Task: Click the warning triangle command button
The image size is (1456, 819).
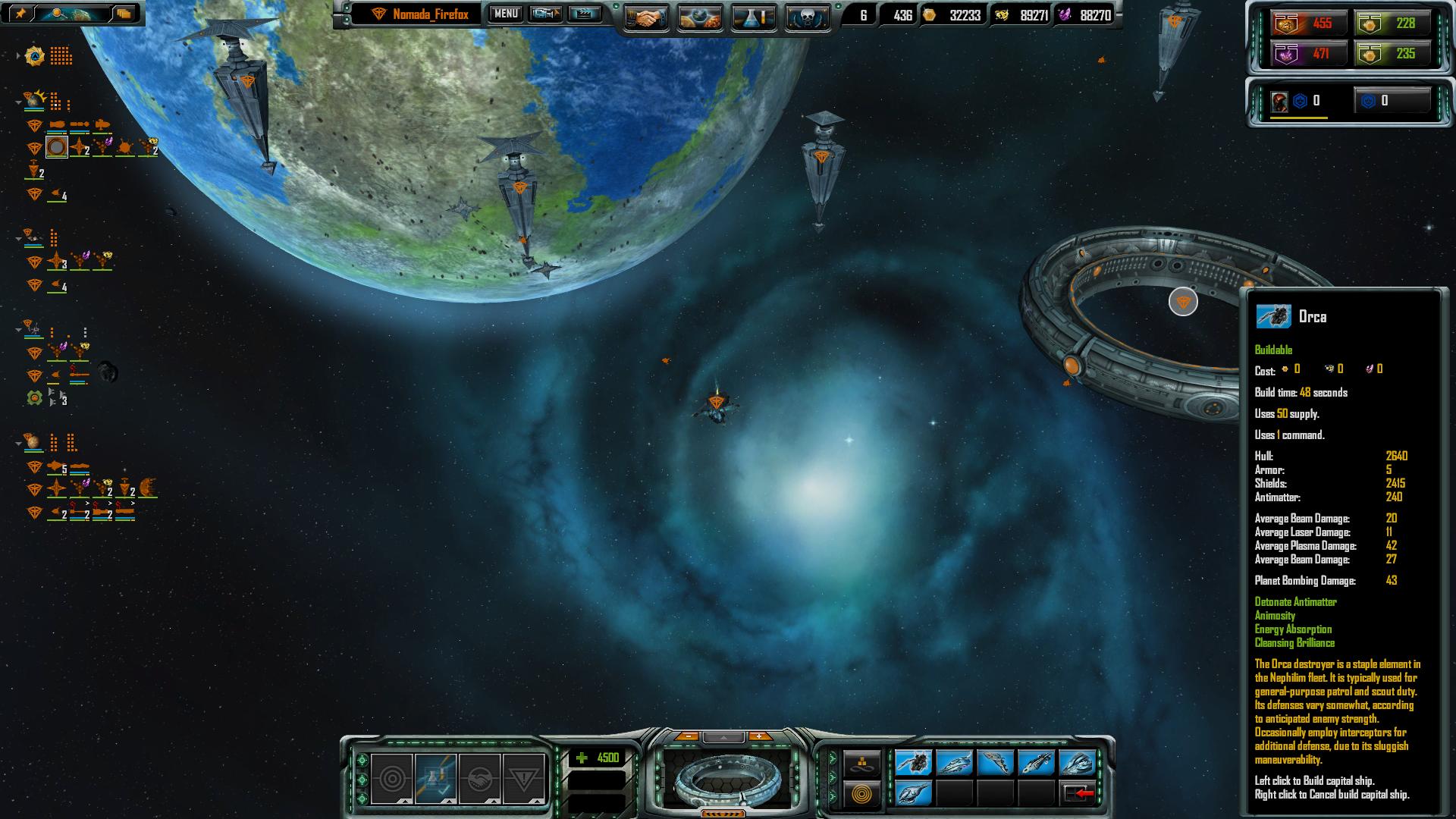Action: coord(523,779)
